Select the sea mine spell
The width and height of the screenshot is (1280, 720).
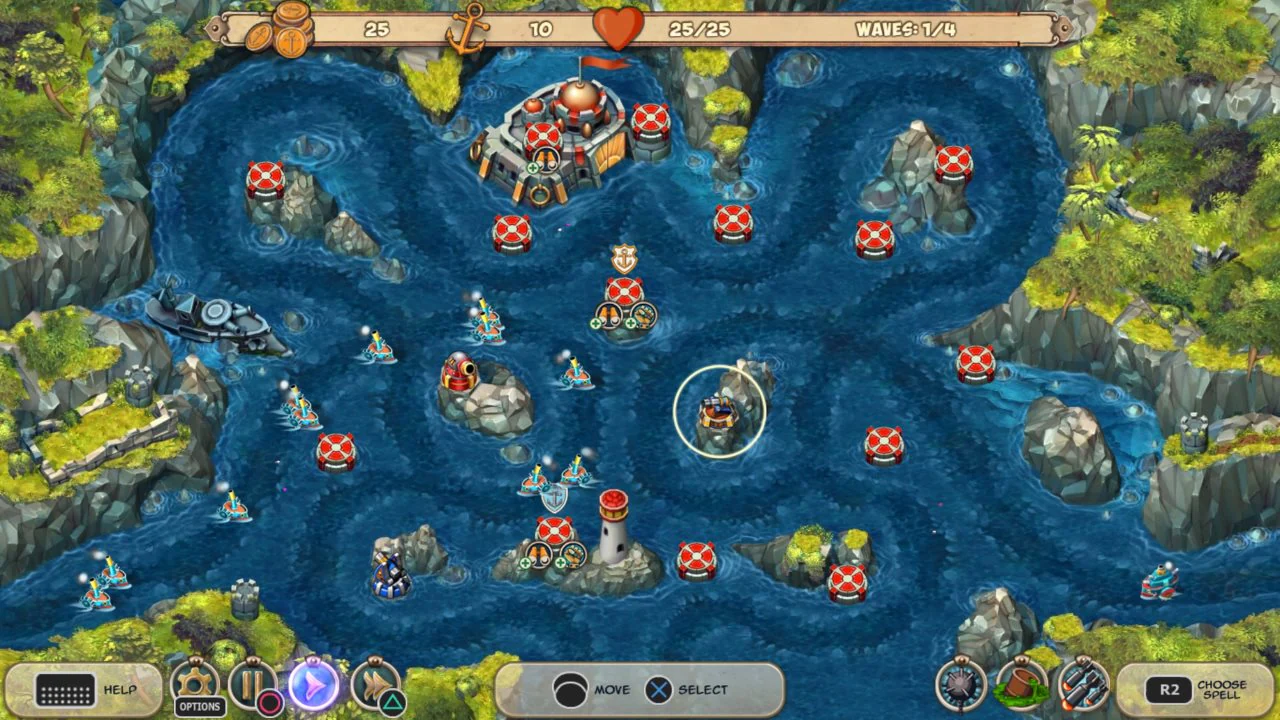tap(960, 688)
